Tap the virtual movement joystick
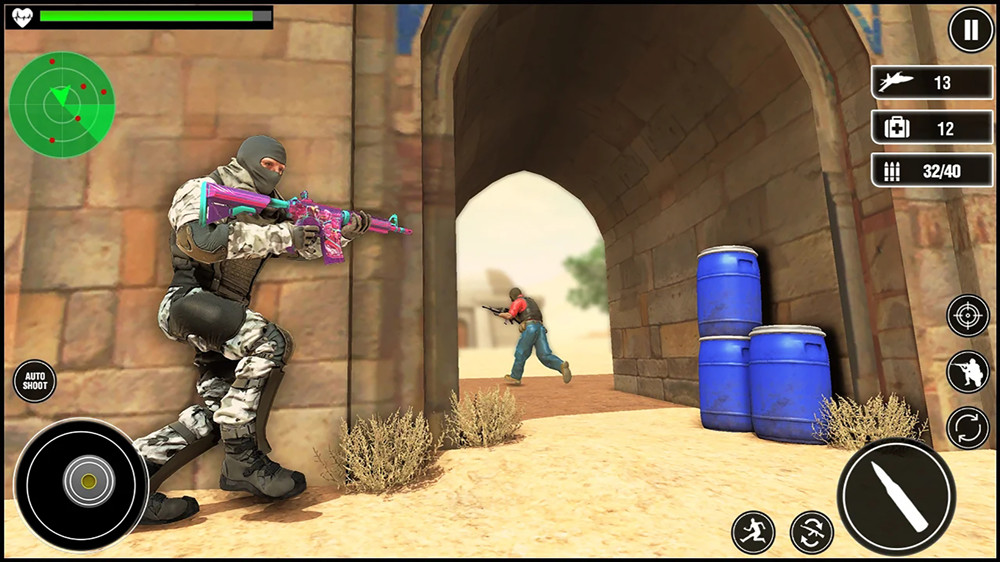This screenshot has height=562, width=1000. pos(88,483)
